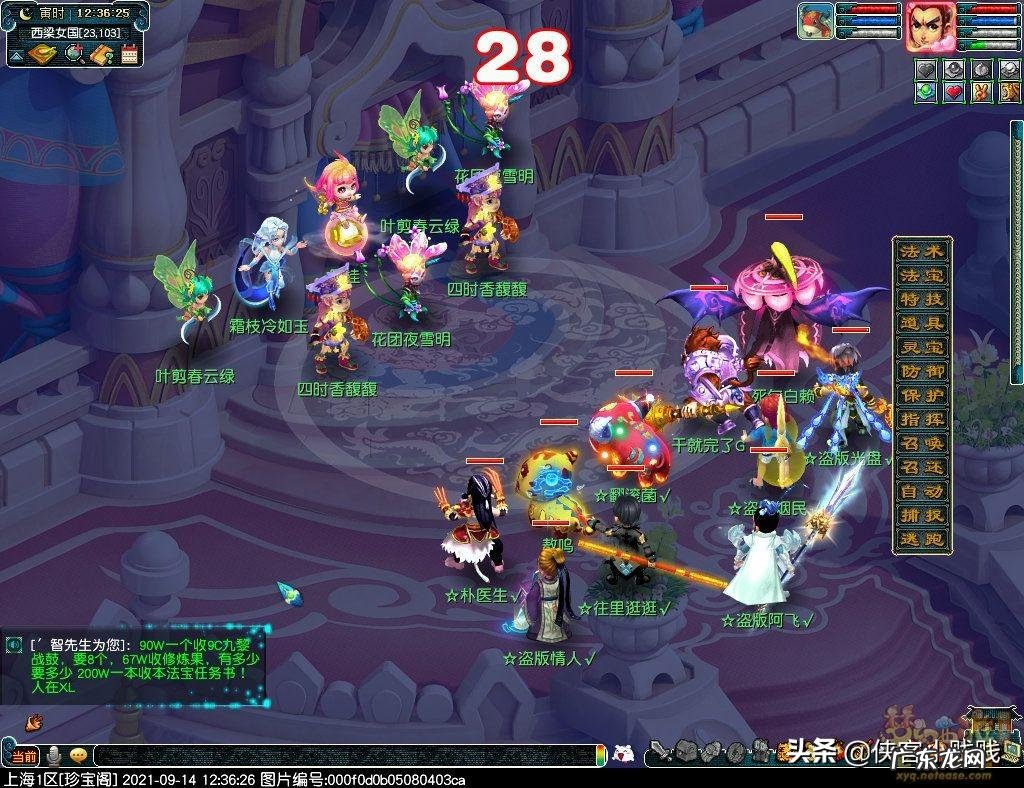
Task: Select the 召还 recall command
Action: (x=921, y=467)
